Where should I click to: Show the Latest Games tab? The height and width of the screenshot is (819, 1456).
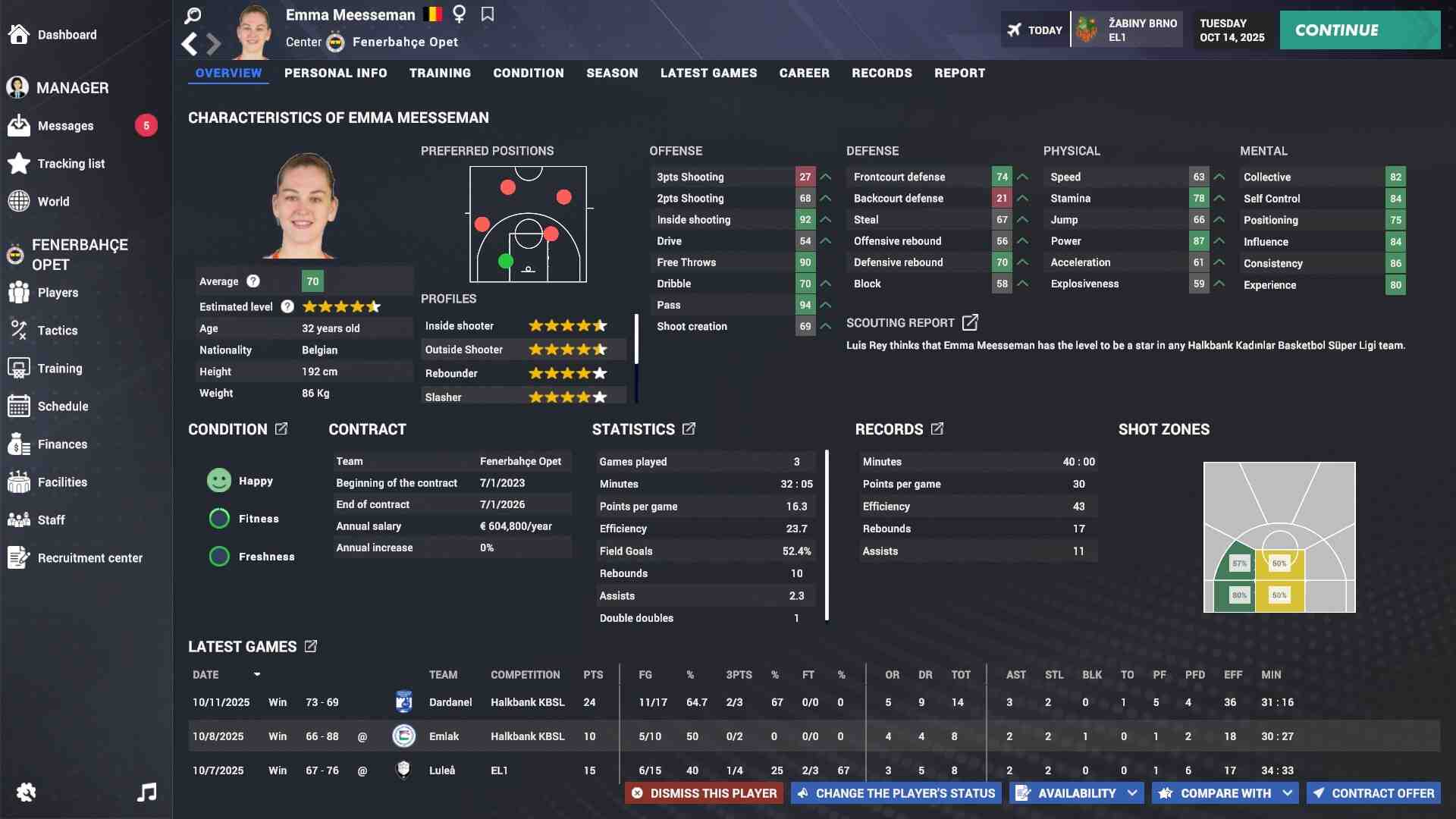tap(708, 73)
